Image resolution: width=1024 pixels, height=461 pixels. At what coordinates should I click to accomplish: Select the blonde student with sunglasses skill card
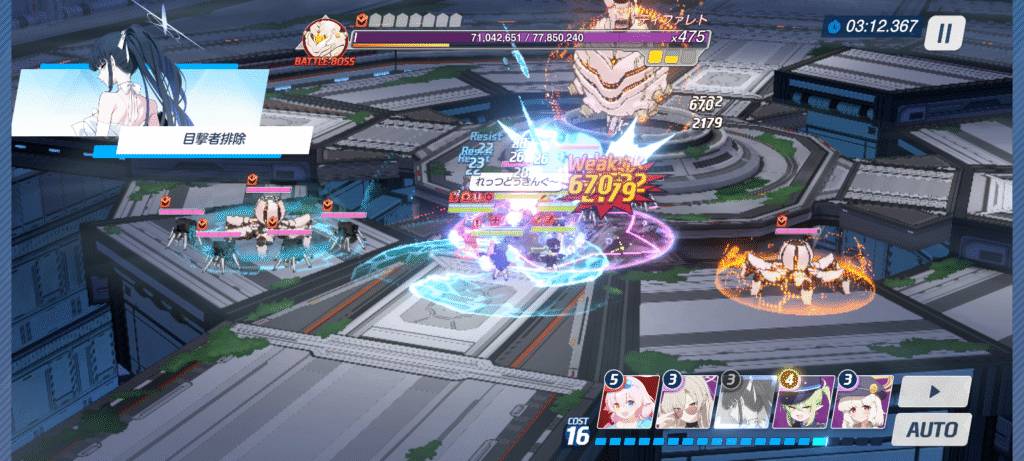pyautogui.click(x=687, y=403)
